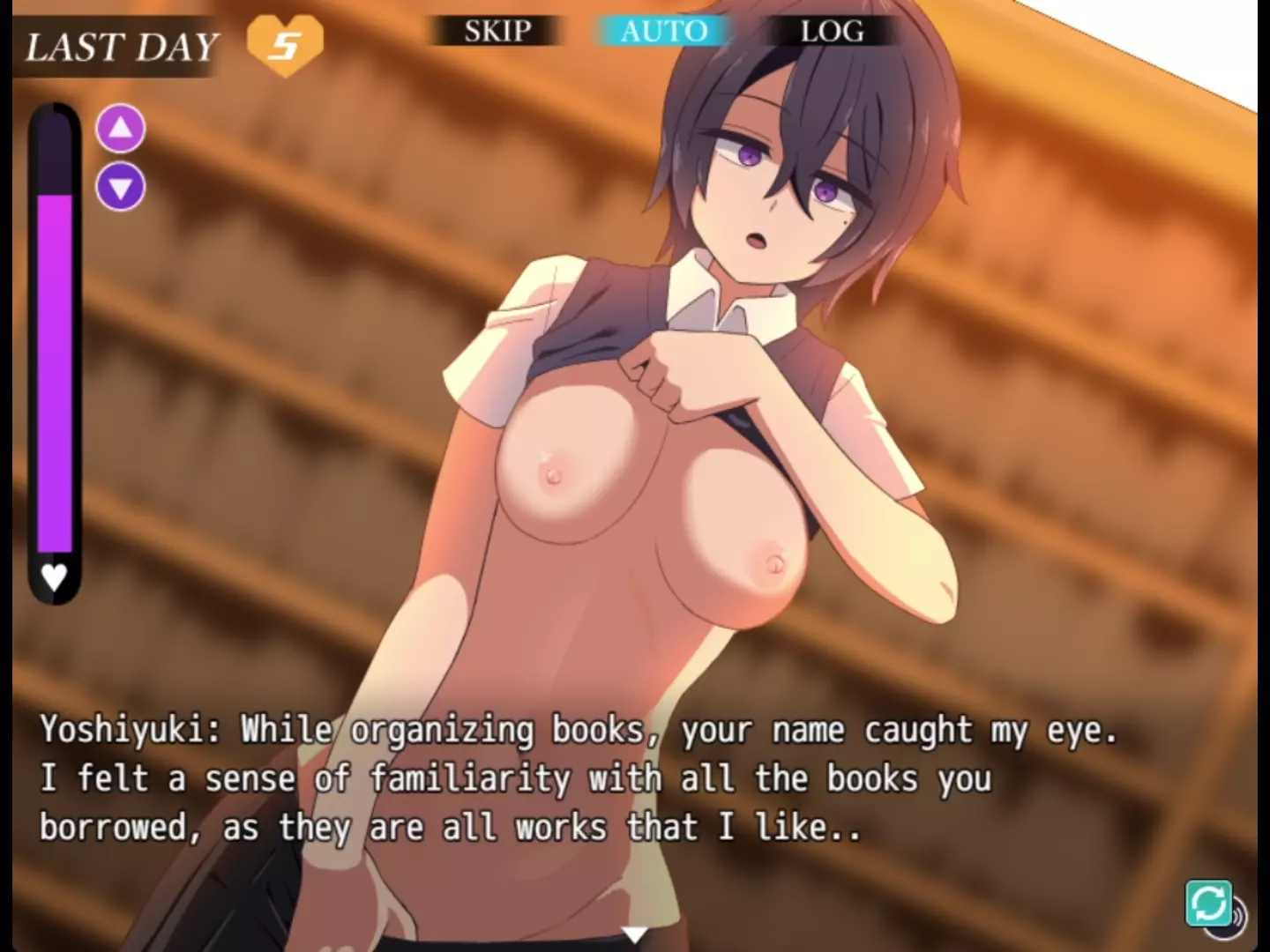Click the purple down arrow button

121,187
